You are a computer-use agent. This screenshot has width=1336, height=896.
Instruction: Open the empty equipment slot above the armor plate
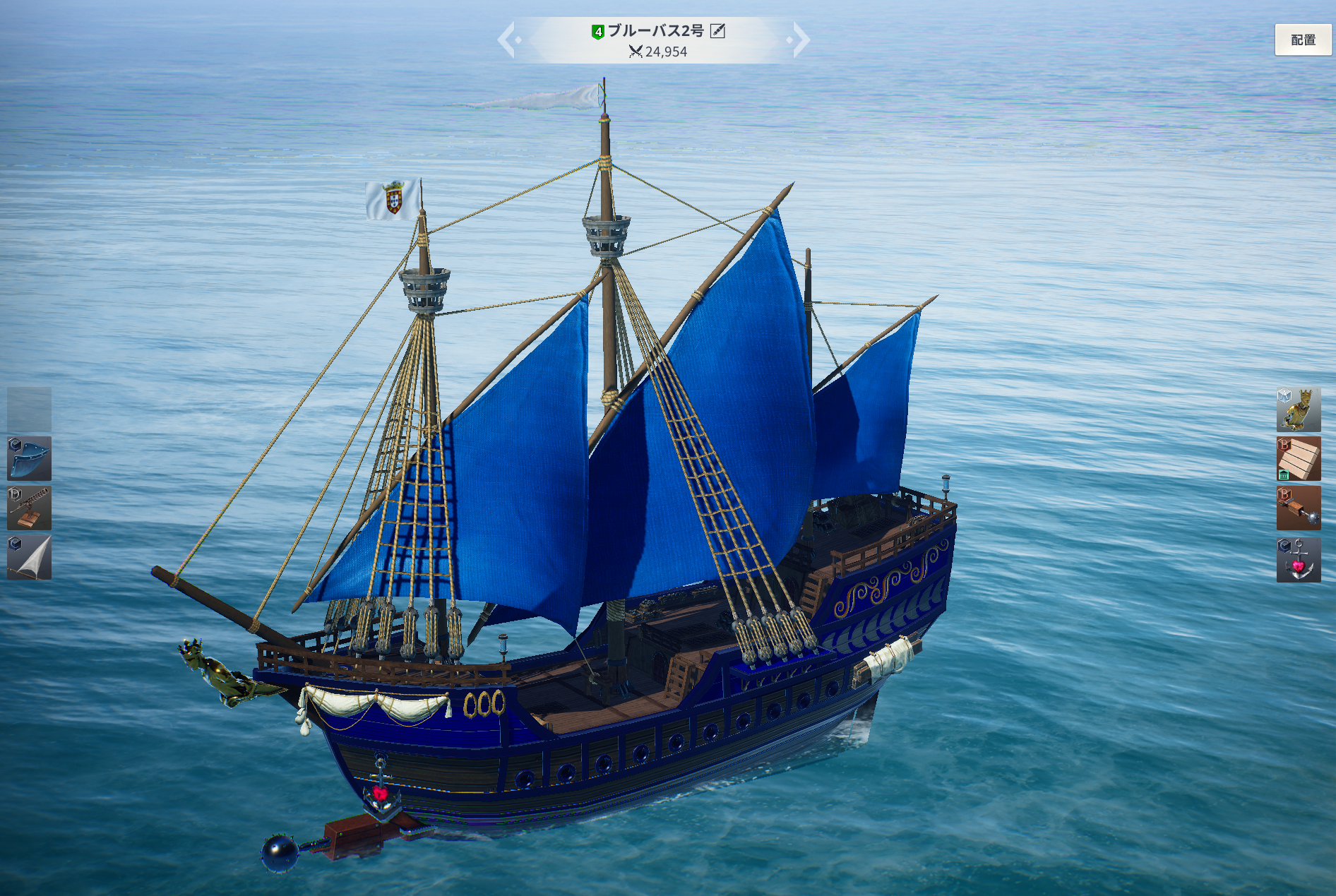pos(29,409)
